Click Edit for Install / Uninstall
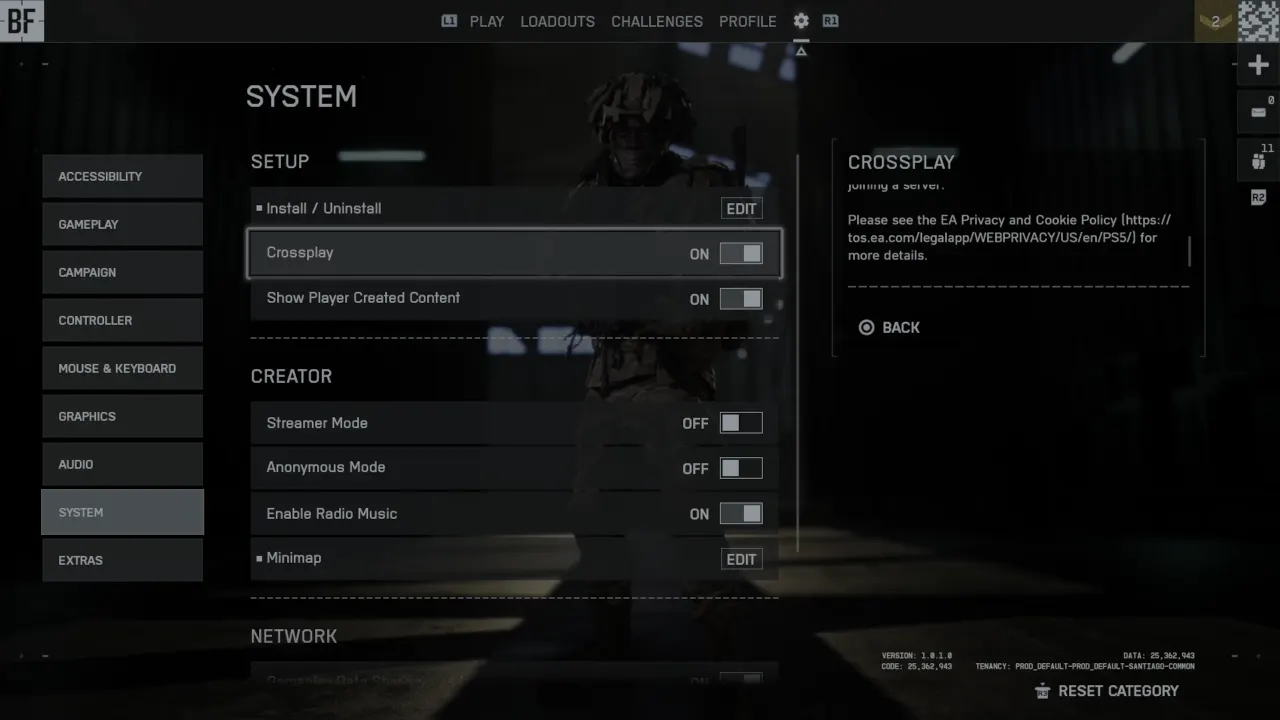The height and width of the screenshot is (720, 1280). pos(741,209)
